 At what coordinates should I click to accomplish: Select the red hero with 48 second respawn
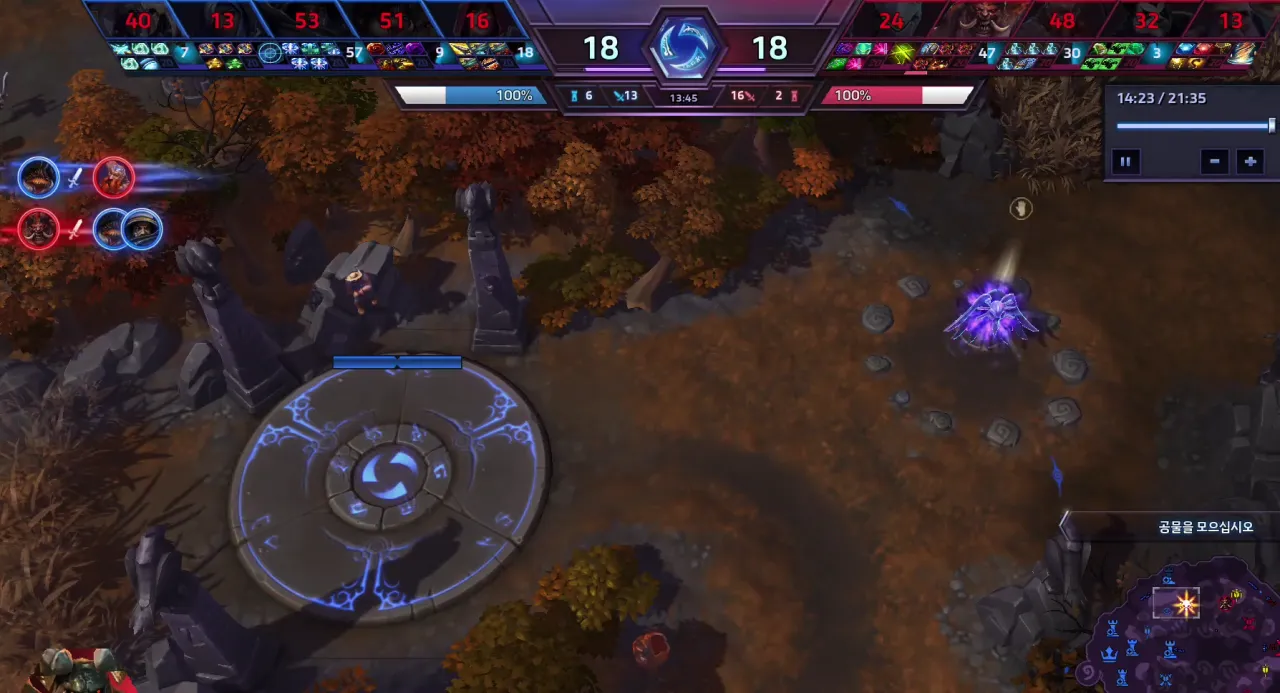coord(1062,20)
